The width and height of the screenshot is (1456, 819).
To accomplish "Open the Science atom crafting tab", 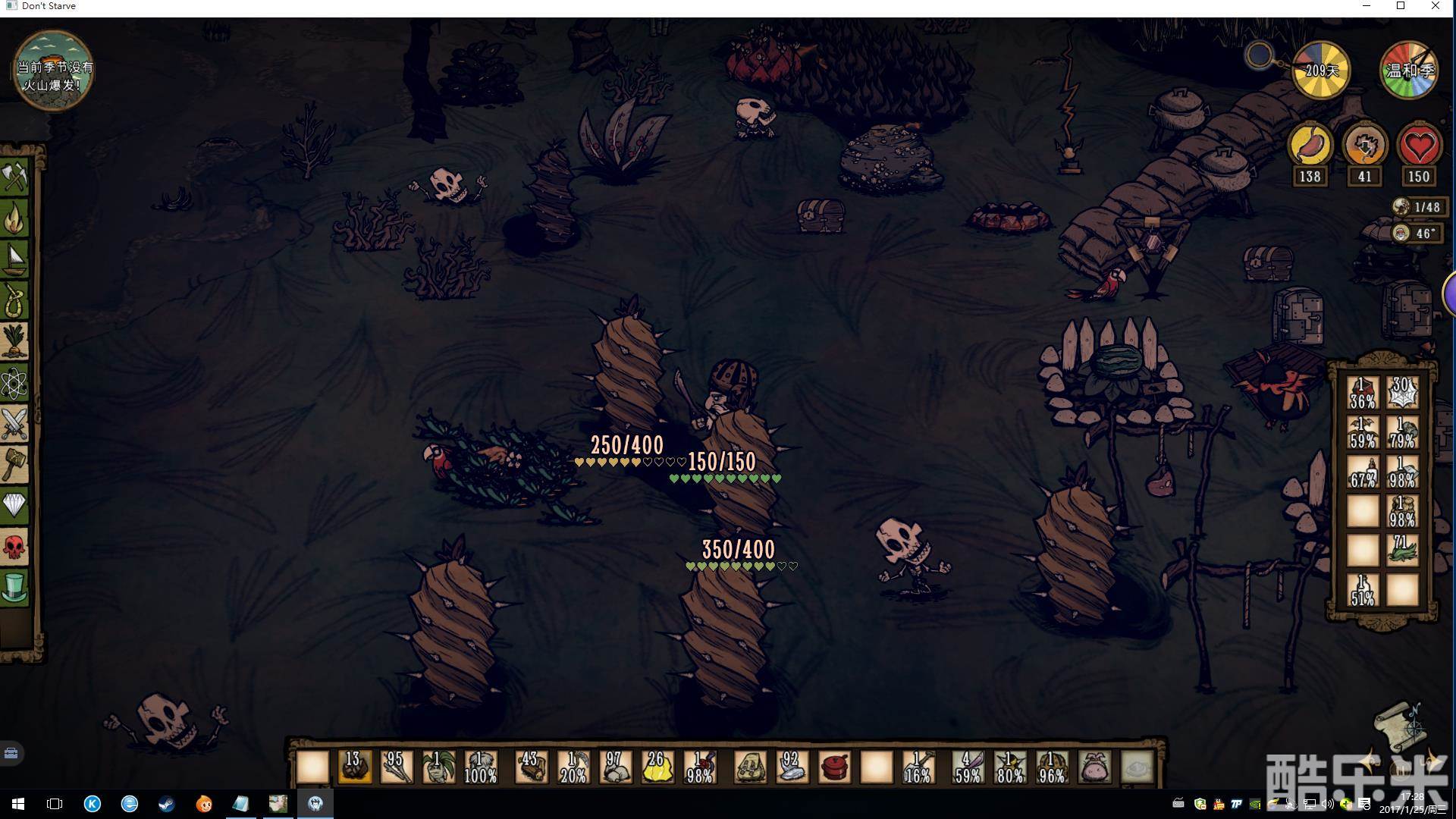I will coord(15,384).
